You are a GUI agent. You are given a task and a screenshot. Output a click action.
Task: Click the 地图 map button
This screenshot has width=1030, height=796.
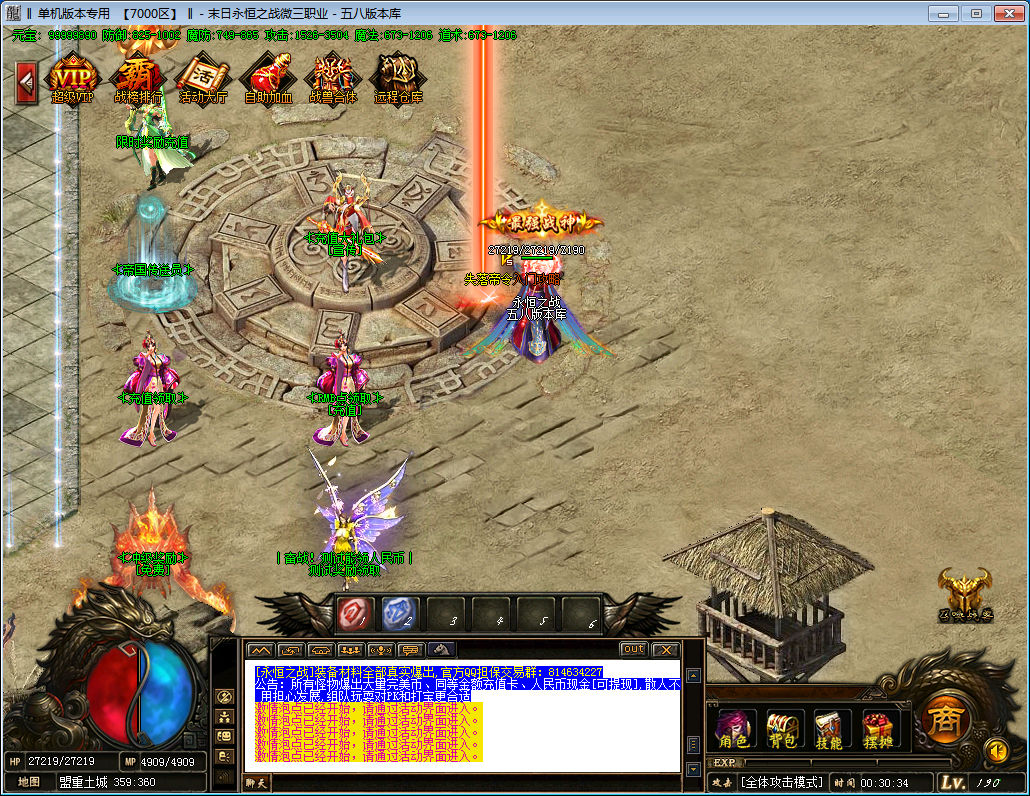tap(28, 782)
